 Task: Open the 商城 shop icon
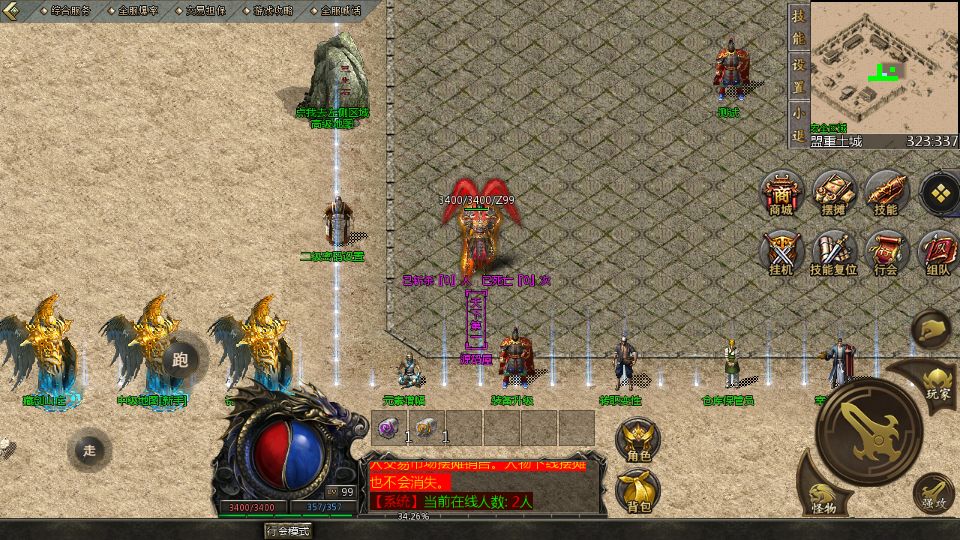tap(781, 191)
